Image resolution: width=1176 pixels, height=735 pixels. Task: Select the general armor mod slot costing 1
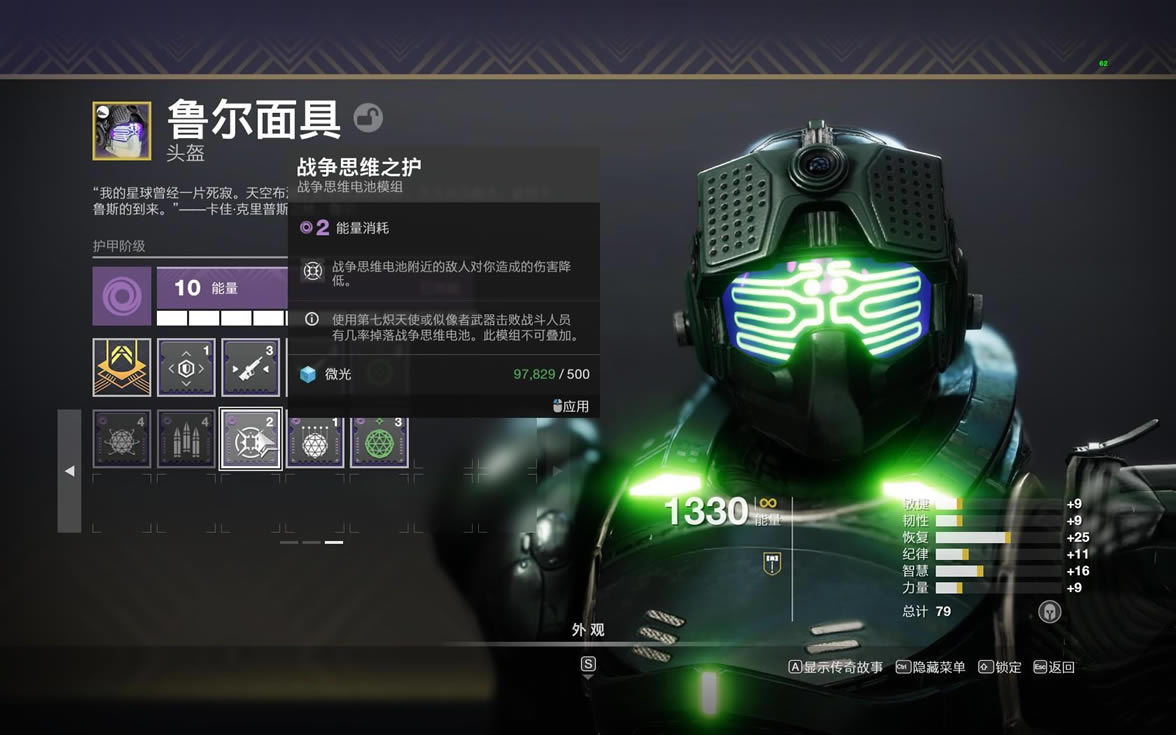186,367
